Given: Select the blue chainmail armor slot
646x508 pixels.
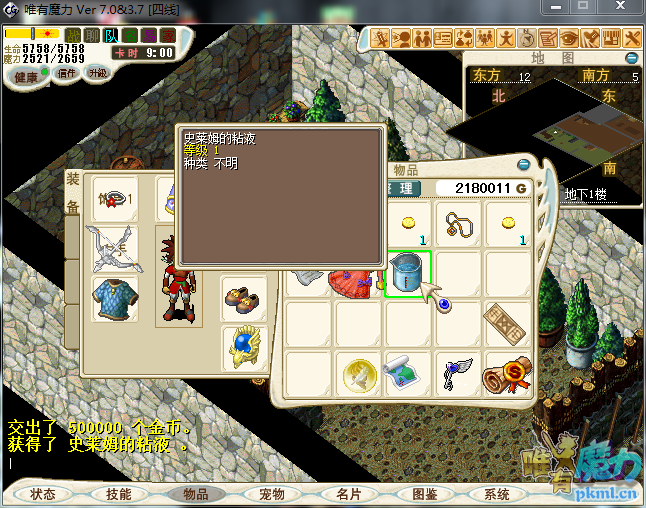Looking at the screenshot, I should coord(114,298).
